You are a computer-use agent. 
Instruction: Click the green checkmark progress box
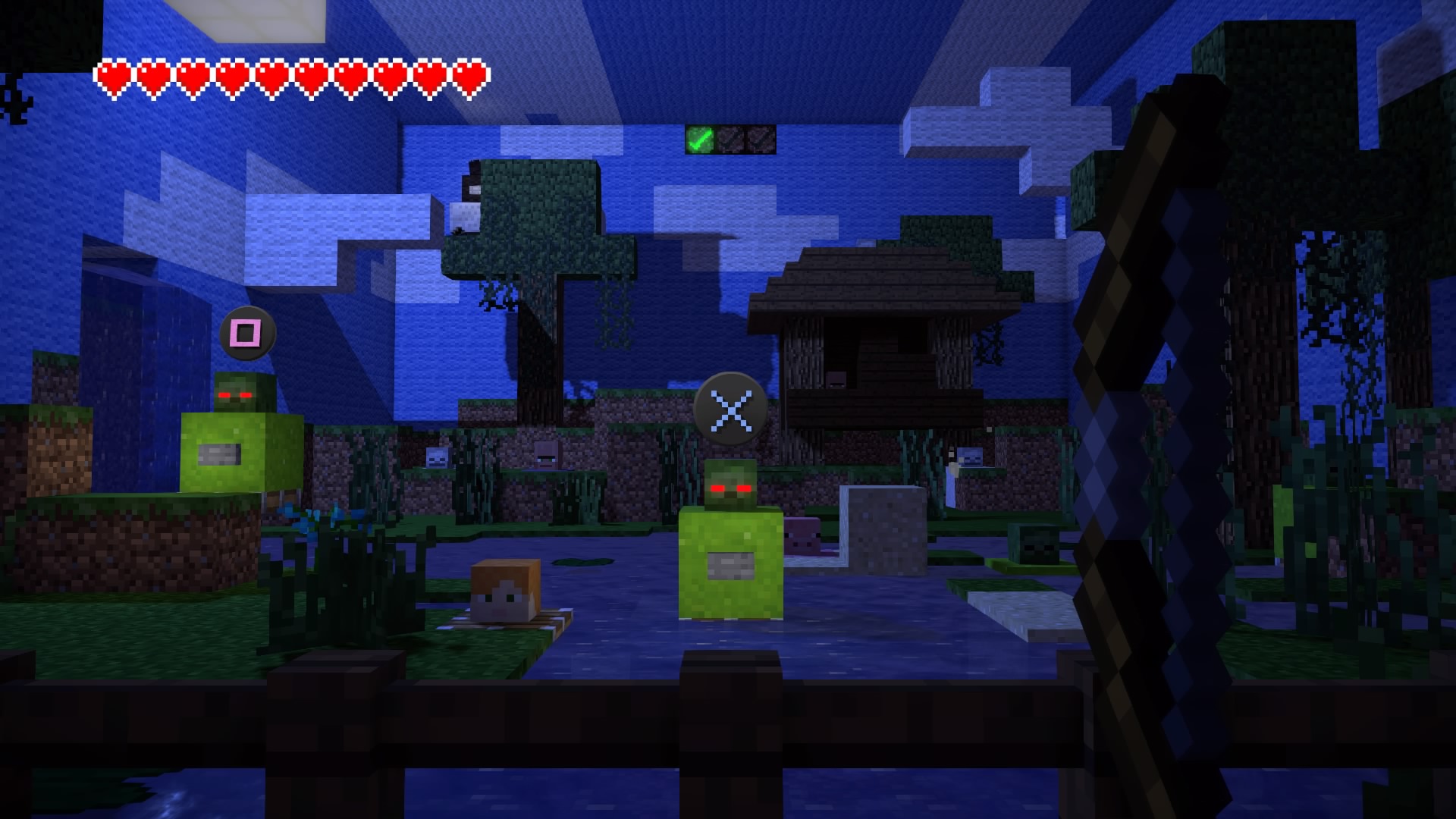pyautogui.click(x=700, y=140)
